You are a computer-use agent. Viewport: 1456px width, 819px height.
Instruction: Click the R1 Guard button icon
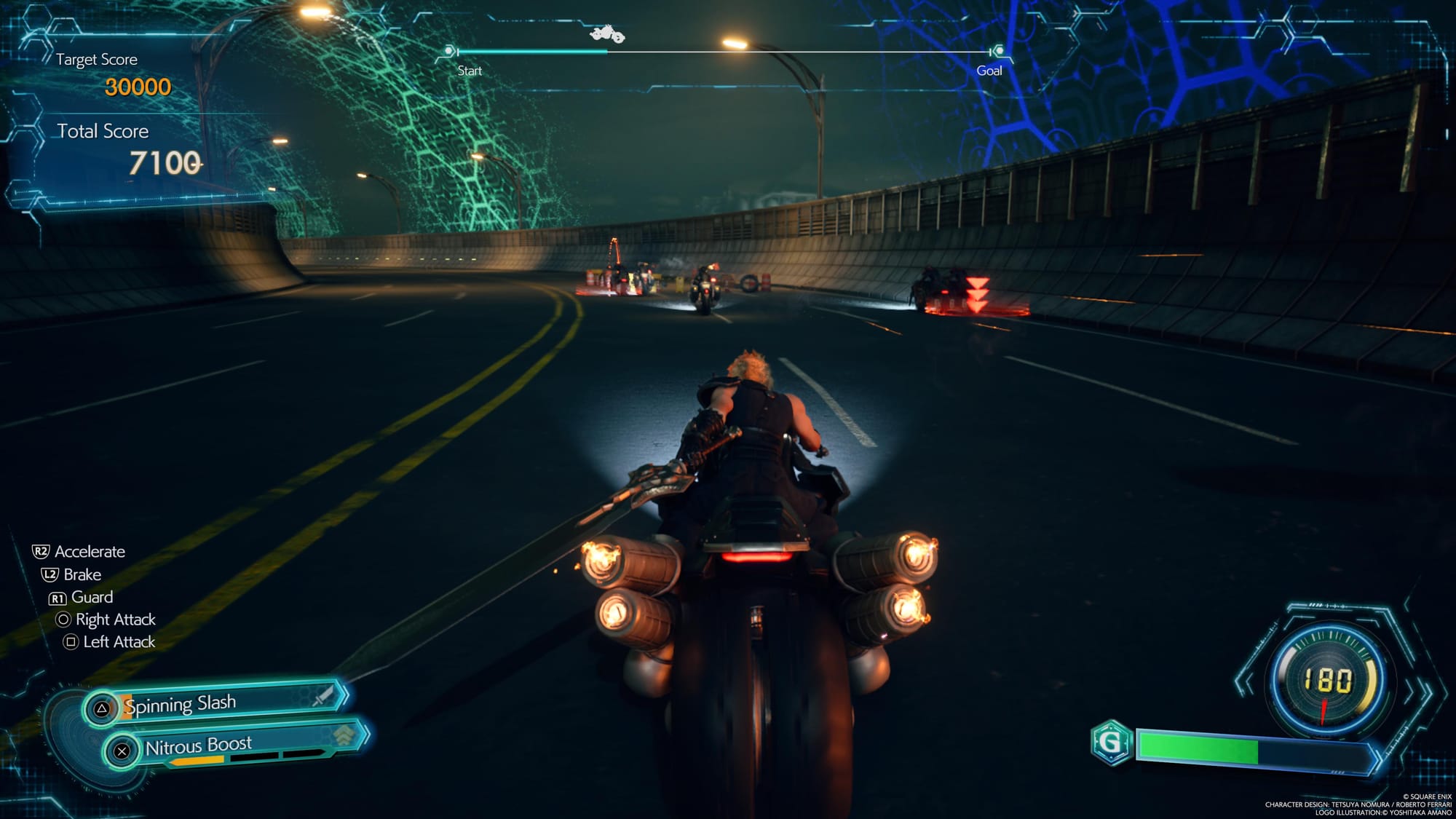pos(58,597)
